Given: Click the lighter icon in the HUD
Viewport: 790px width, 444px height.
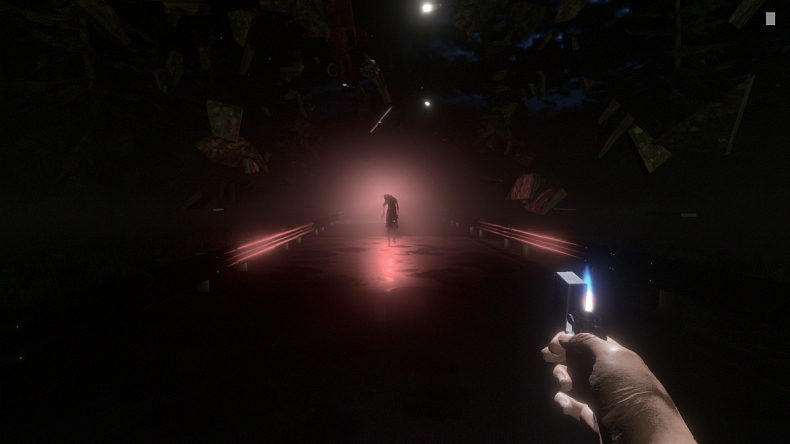Looking at the screenshot, I should tap(770, 18).
